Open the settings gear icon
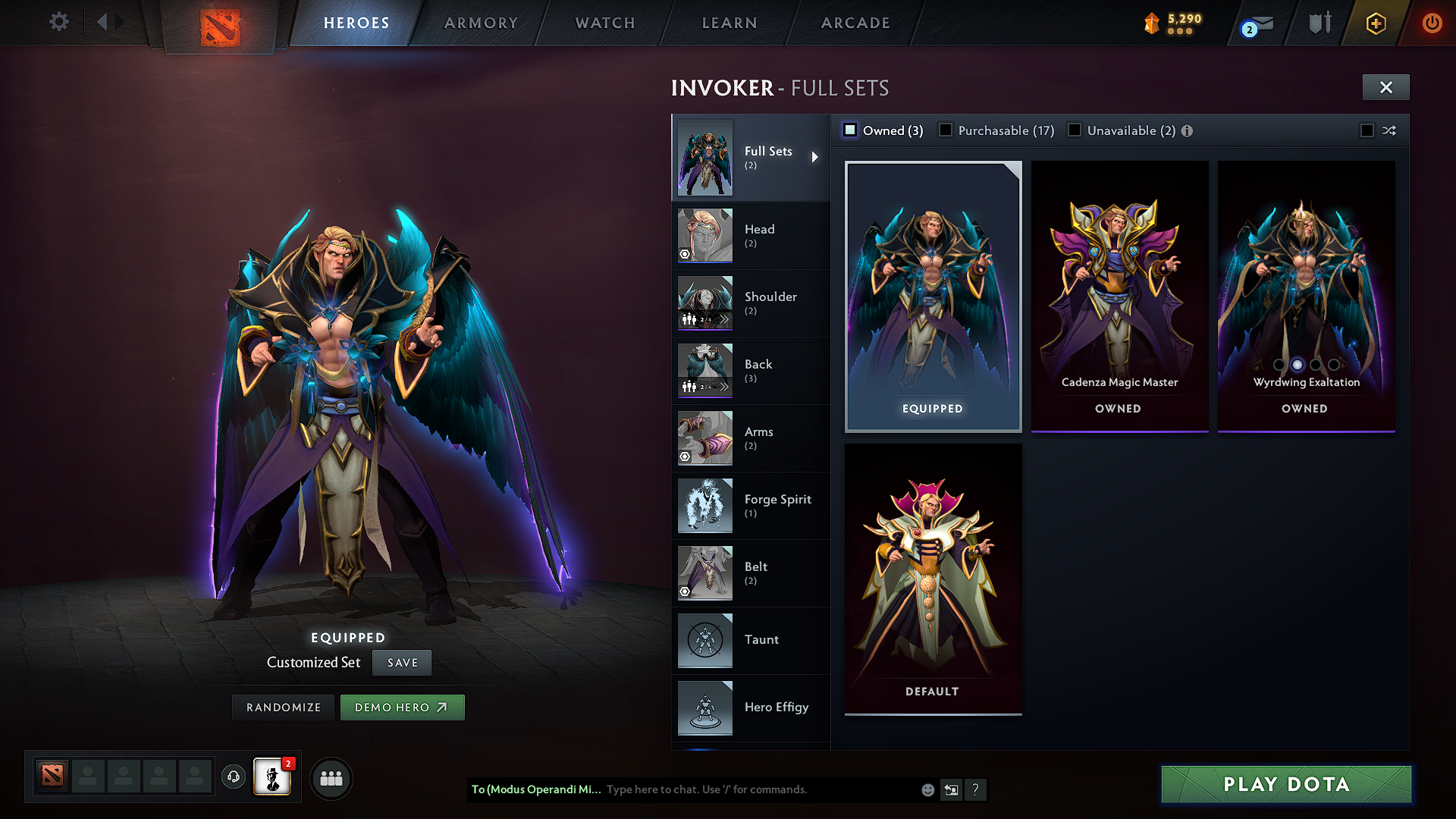 58,22
